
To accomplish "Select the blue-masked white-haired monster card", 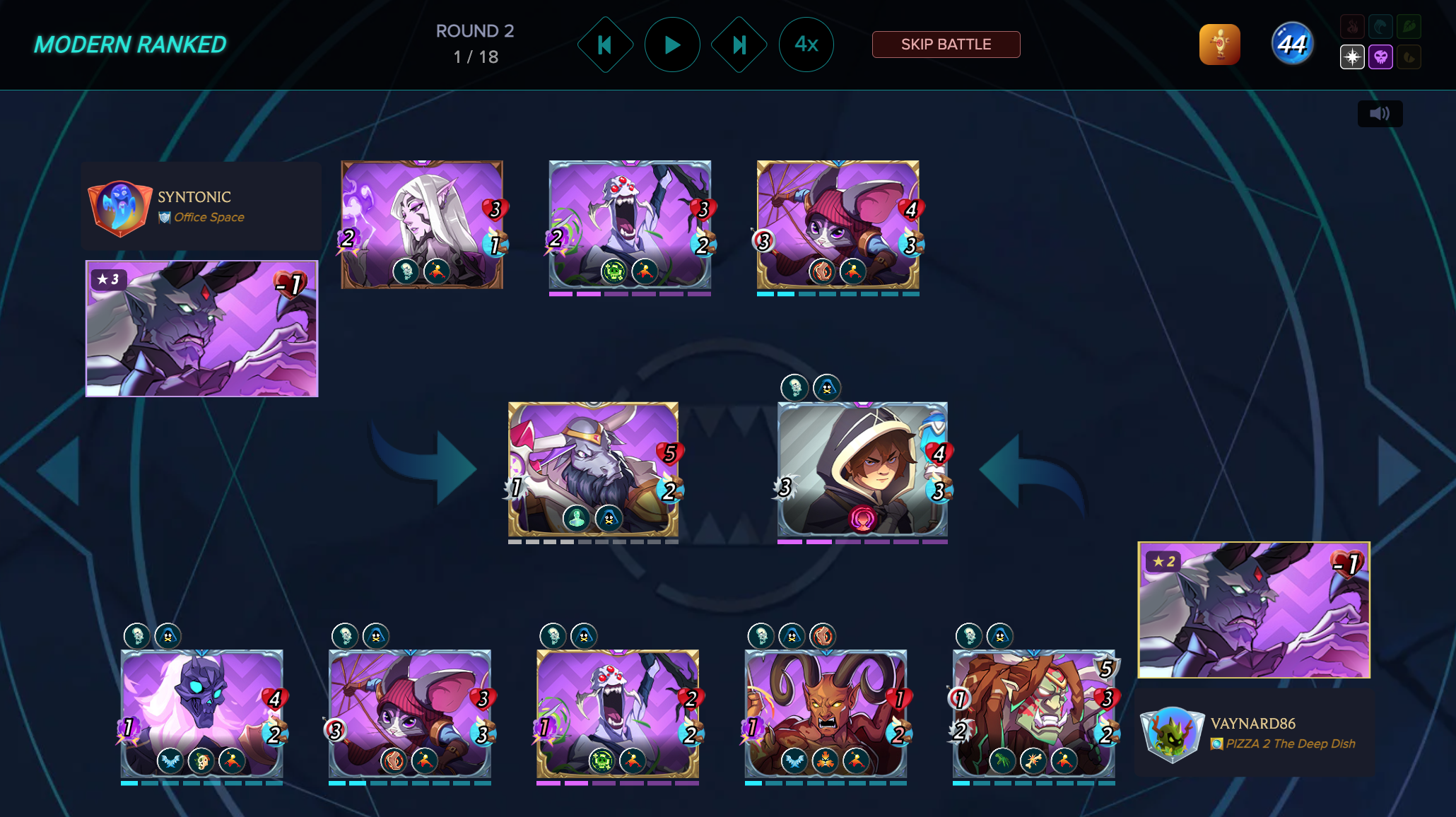I will tap(202, 714).
